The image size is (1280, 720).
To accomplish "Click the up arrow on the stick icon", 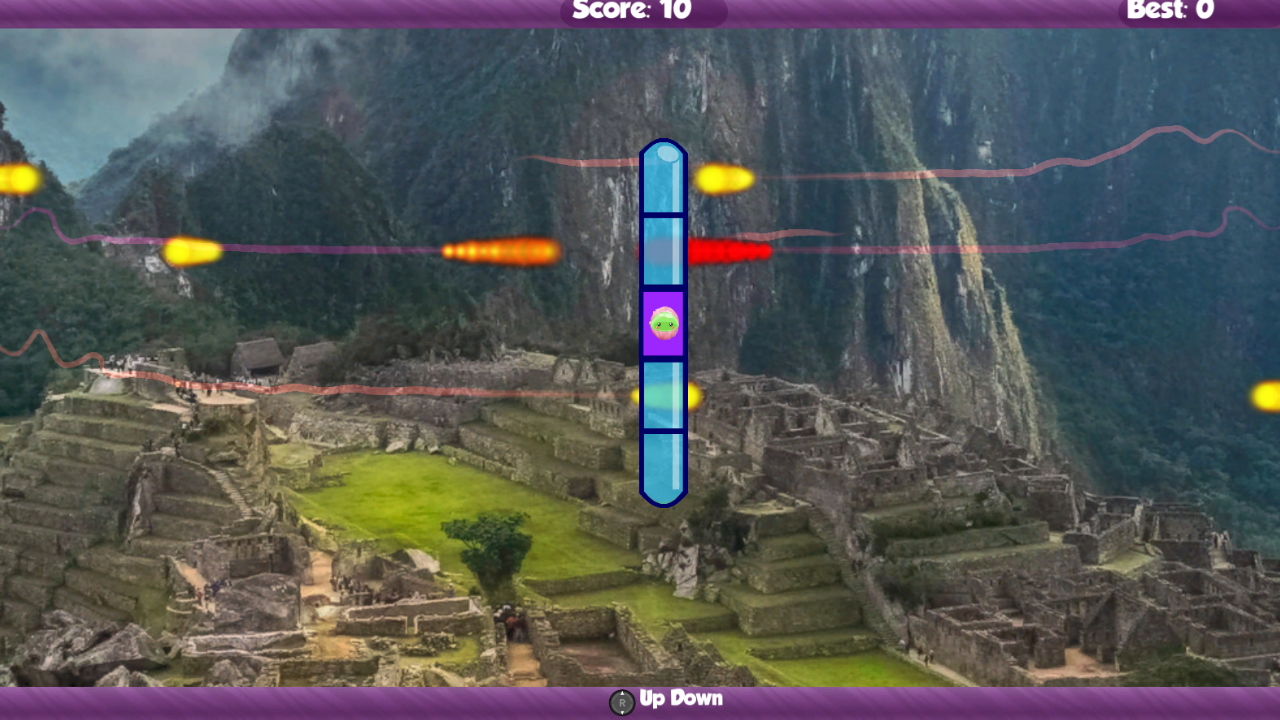I will pos(621,694).
